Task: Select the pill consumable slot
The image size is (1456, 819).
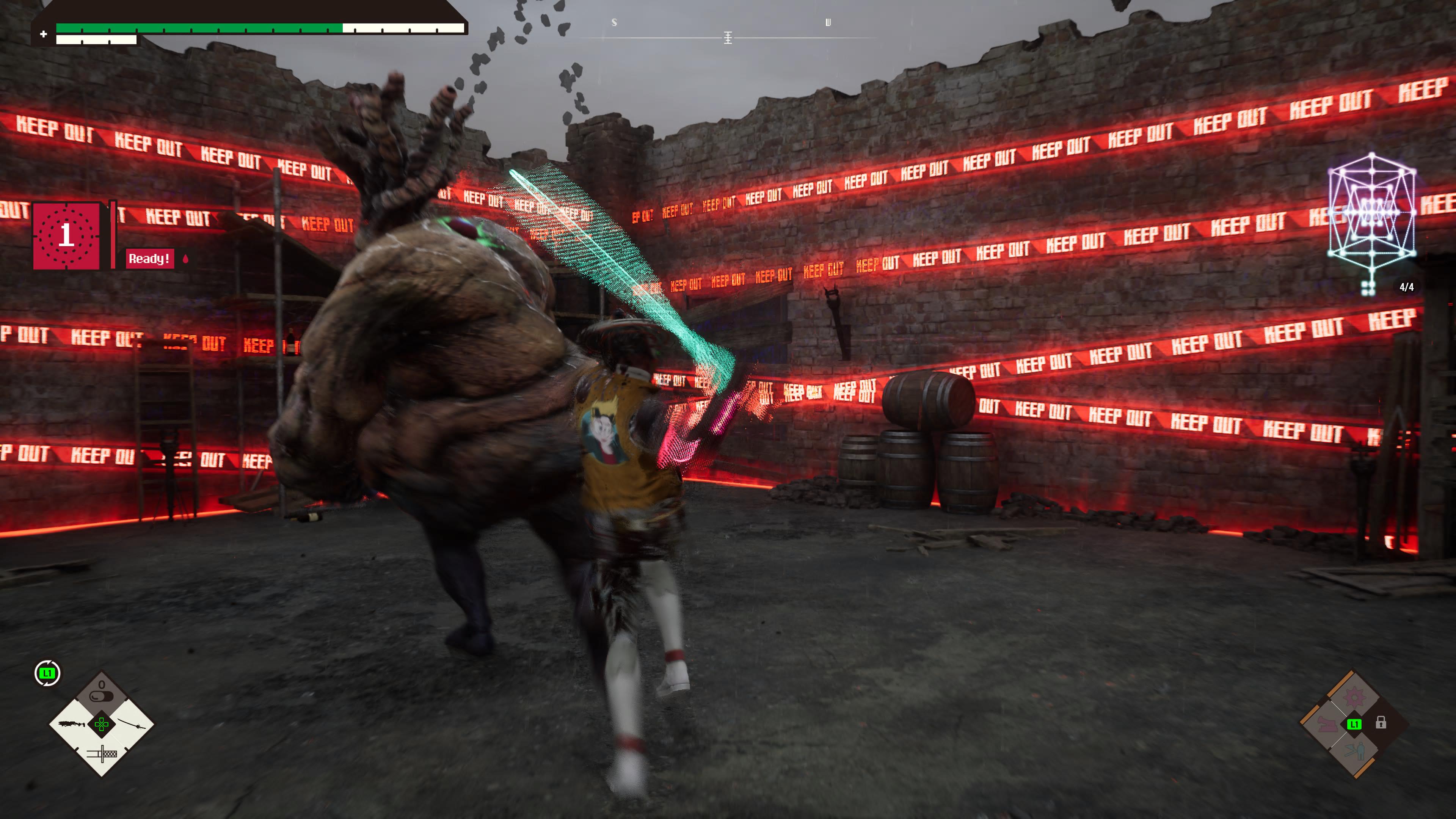Action: coord(102,692)
